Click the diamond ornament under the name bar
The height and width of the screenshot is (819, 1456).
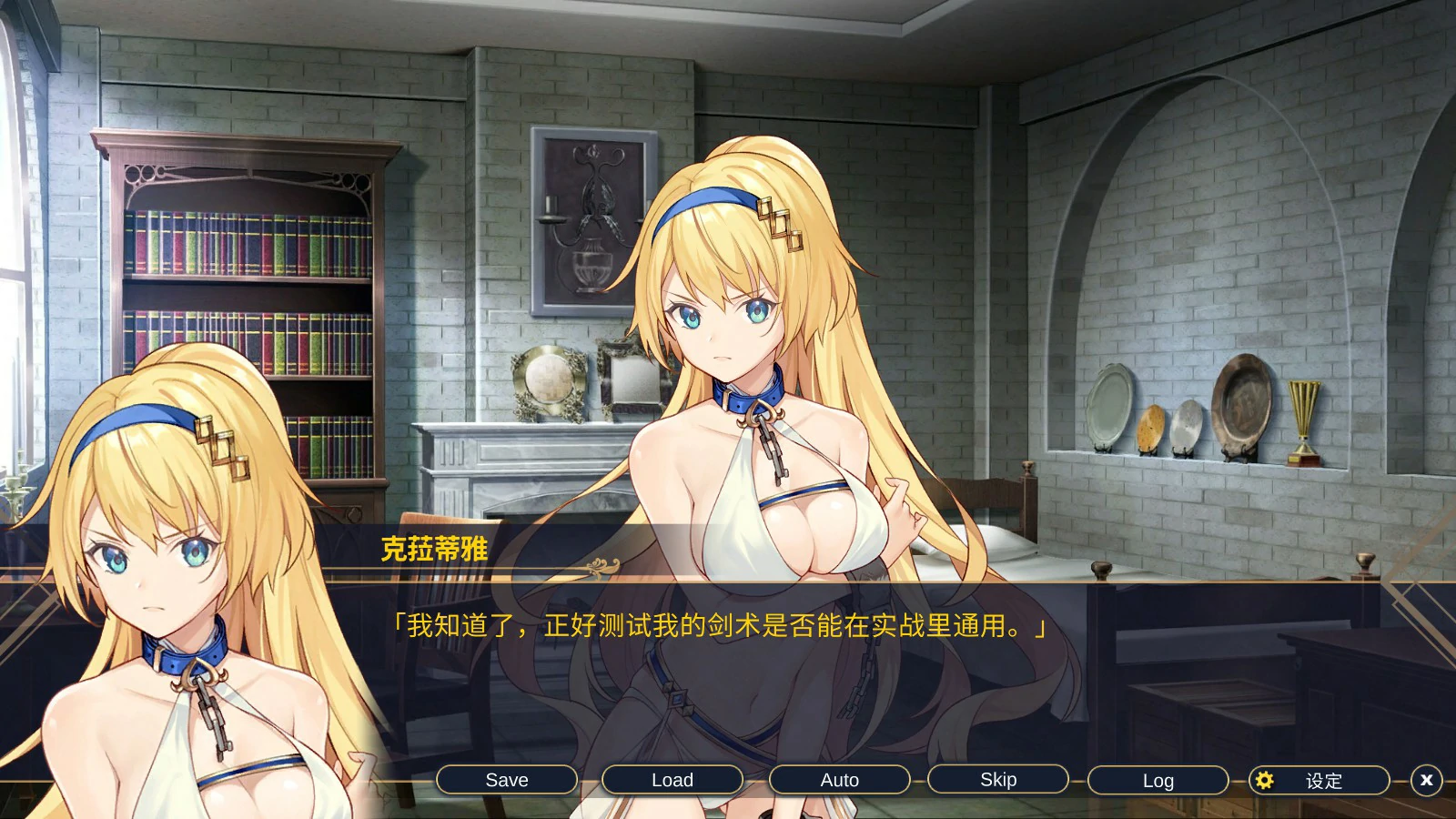point(601,566)
